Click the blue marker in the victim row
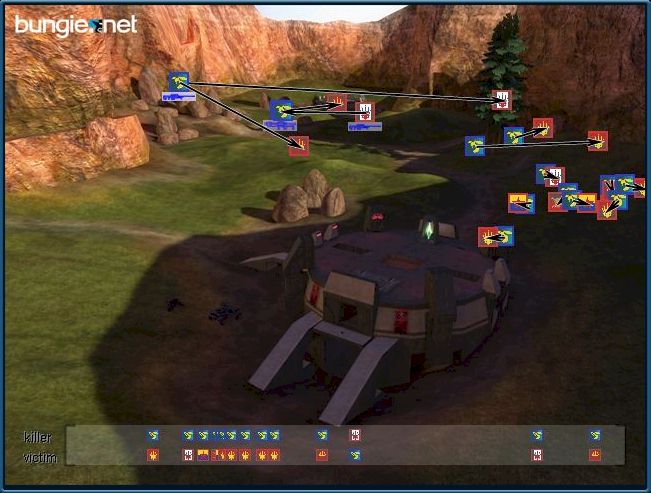 (x=354, y=455)
